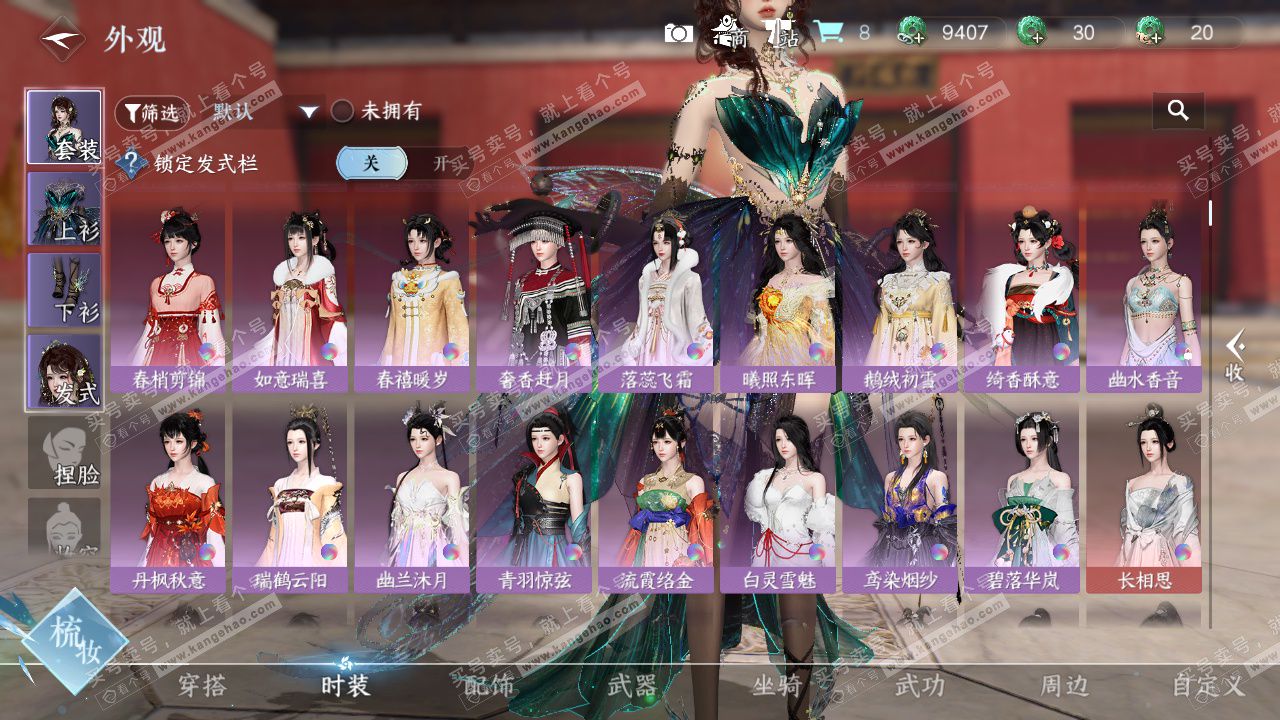
Task: Open the 捏脸 face customization tab
Action: [x=64, y=452]
